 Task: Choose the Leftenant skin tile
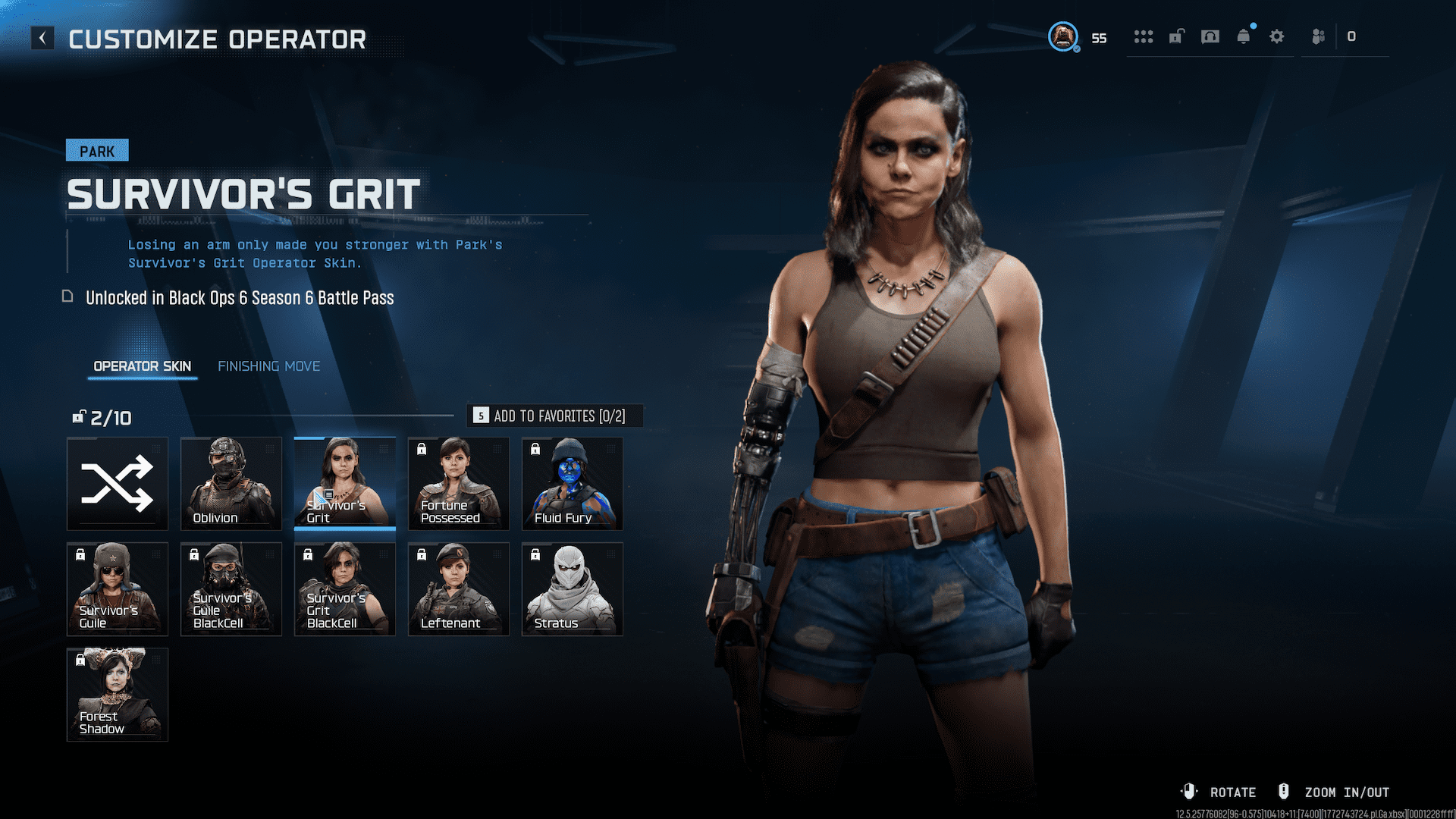[x=459, y=589]
